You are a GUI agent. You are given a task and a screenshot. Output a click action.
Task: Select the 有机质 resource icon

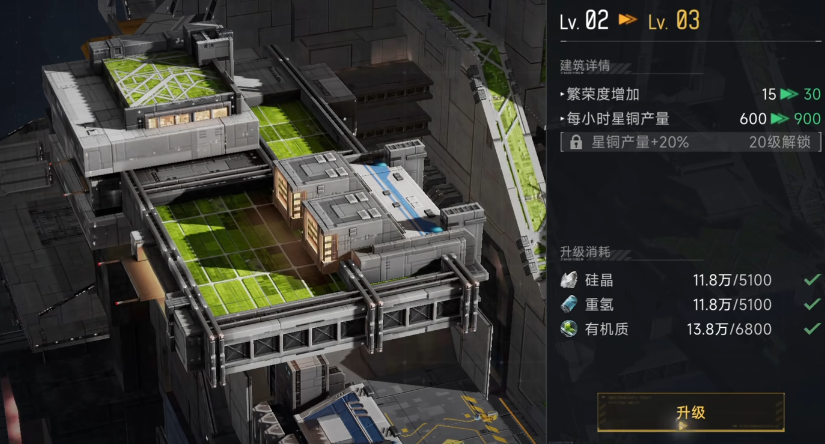[x=570, y=328]
